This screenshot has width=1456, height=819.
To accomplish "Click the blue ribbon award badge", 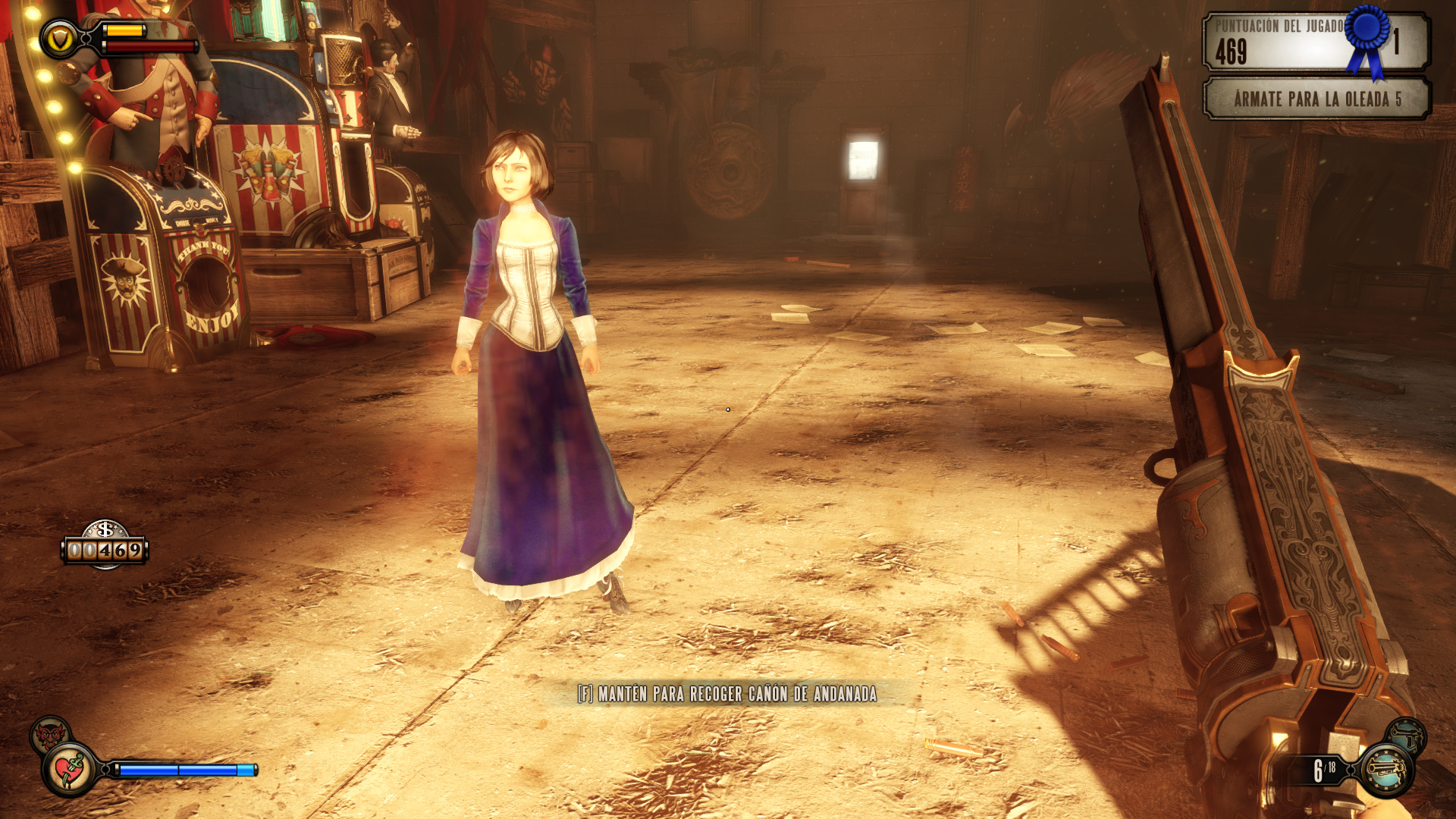I will click(1369, 38).
